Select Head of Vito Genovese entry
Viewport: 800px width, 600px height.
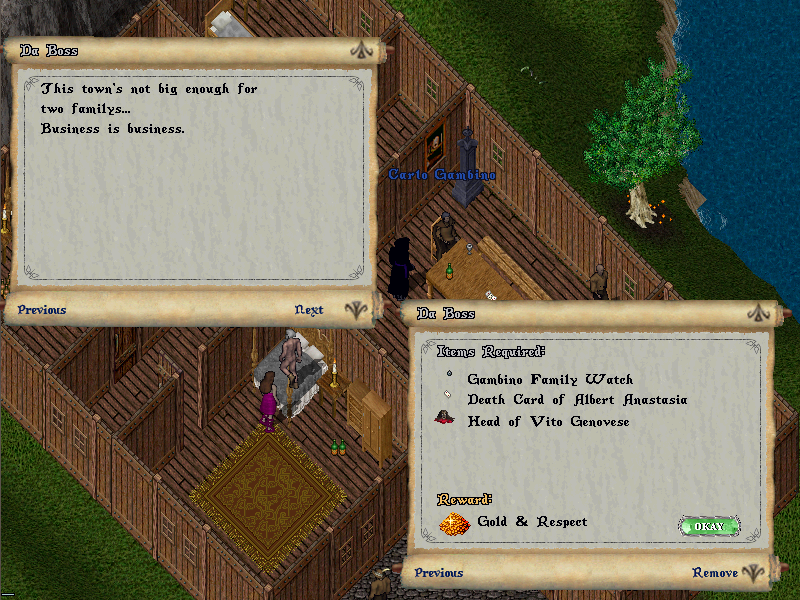point(548,421)
